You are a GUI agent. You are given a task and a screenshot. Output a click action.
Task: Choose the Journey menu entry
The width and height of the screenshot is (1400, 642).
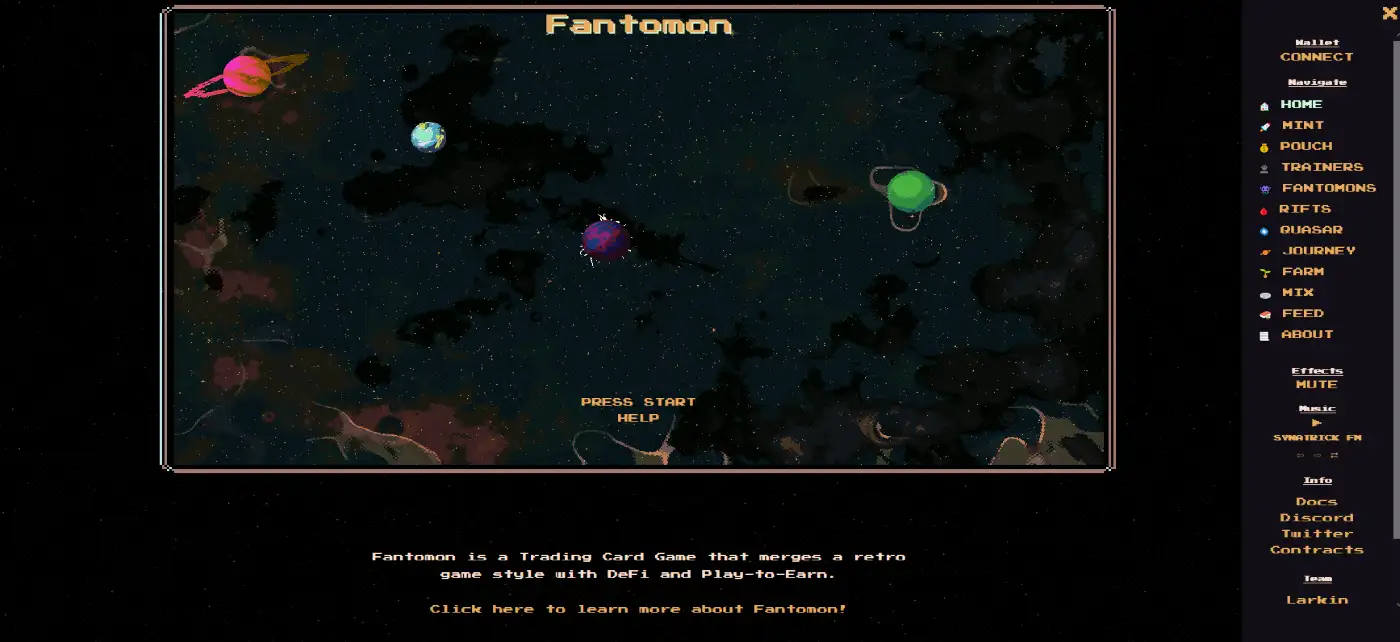(x=1318, y=251)
